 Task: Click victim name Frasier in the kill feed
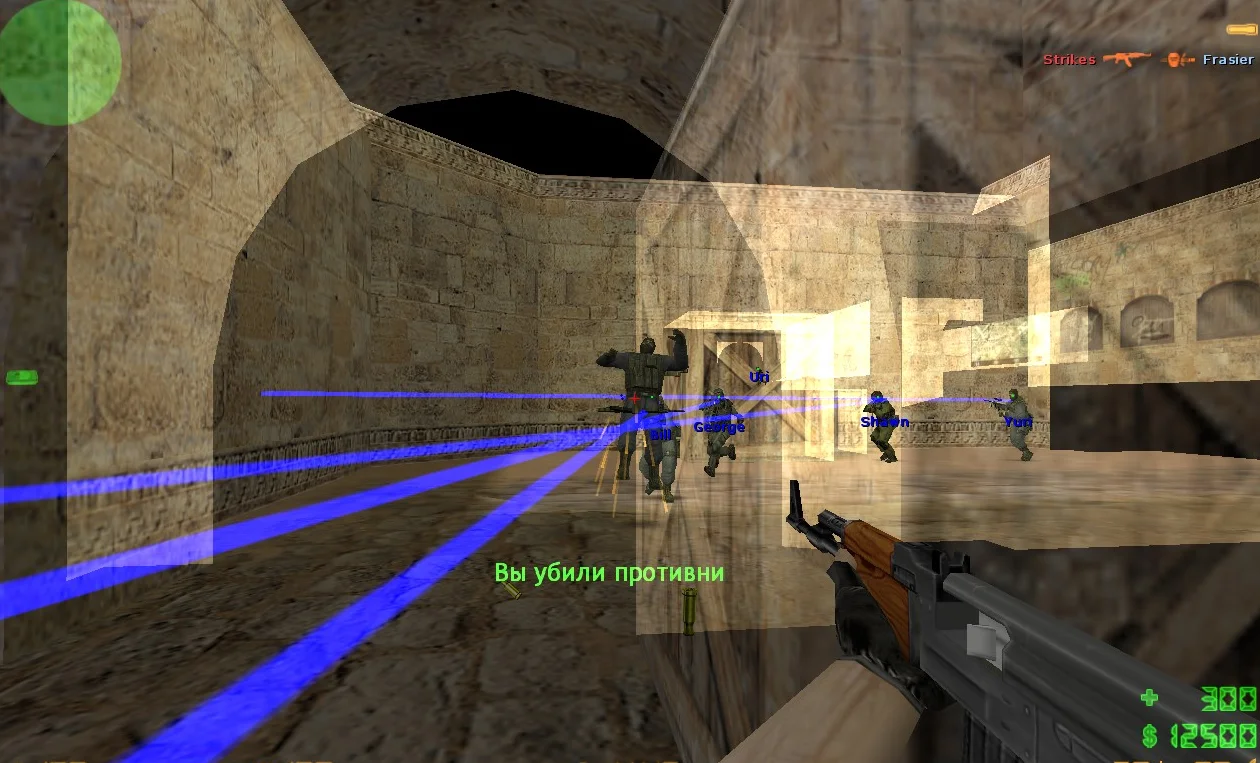pyautogui.click(x=1227, y=60)
